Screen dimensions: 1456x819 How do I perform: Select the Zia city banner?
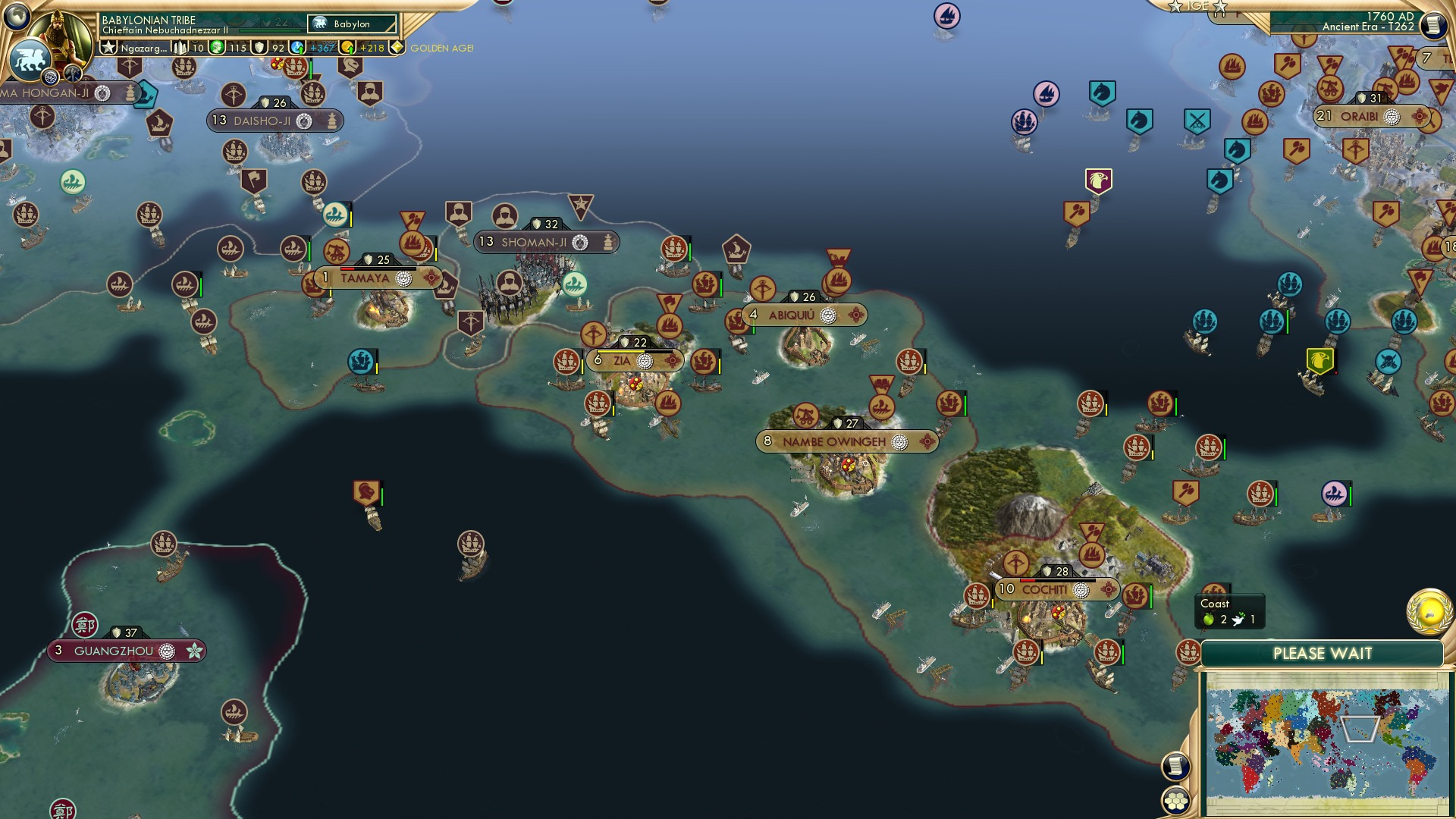click(634, 361)
